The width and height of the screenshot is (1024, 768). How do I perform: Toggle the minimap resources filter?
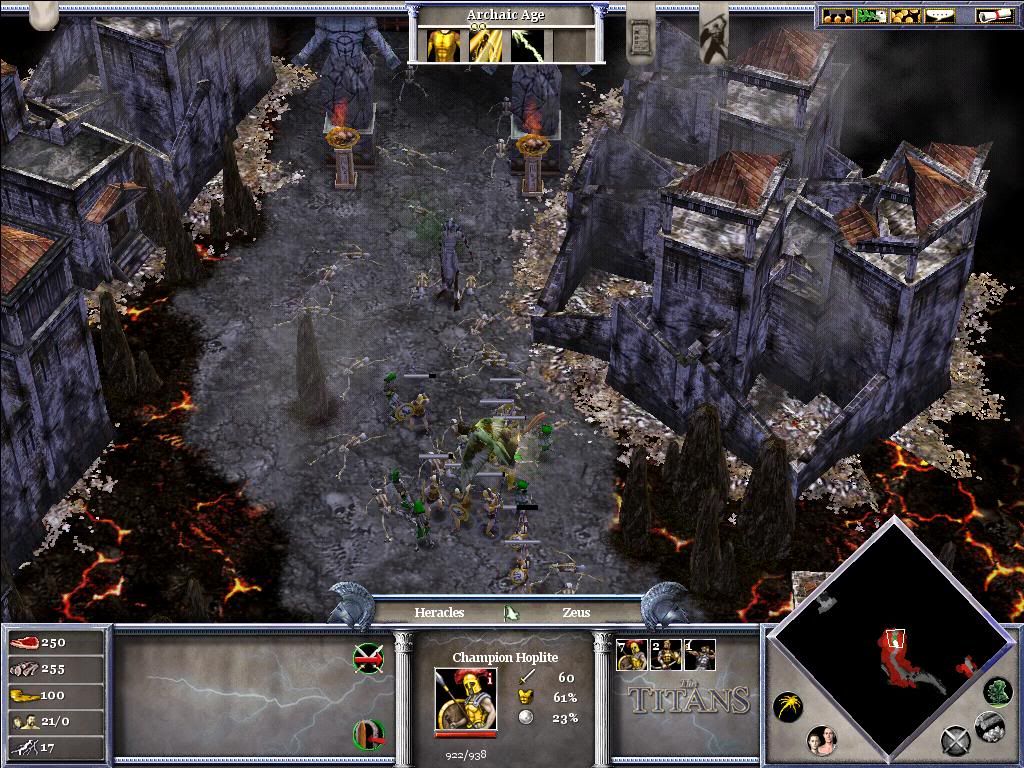[989, 726]
